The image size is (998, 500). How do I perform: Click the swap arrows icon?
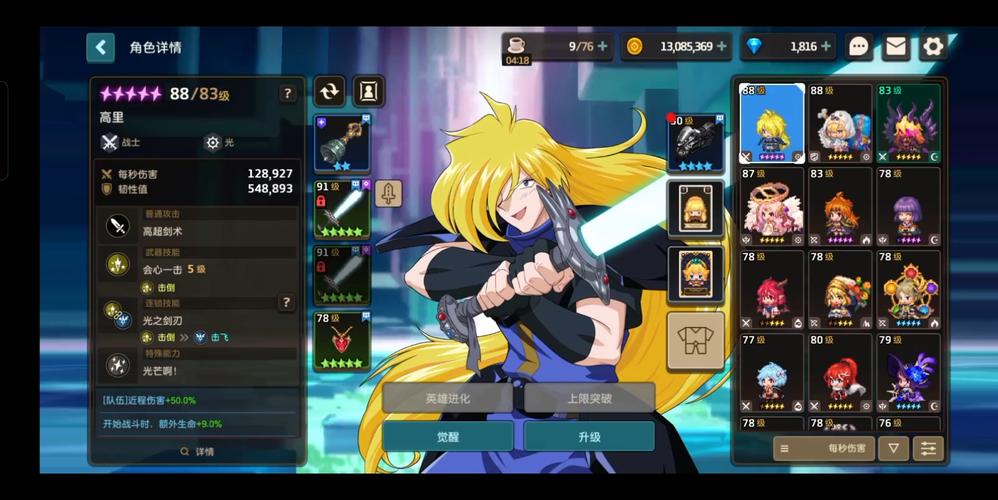[x=328, y=91]
